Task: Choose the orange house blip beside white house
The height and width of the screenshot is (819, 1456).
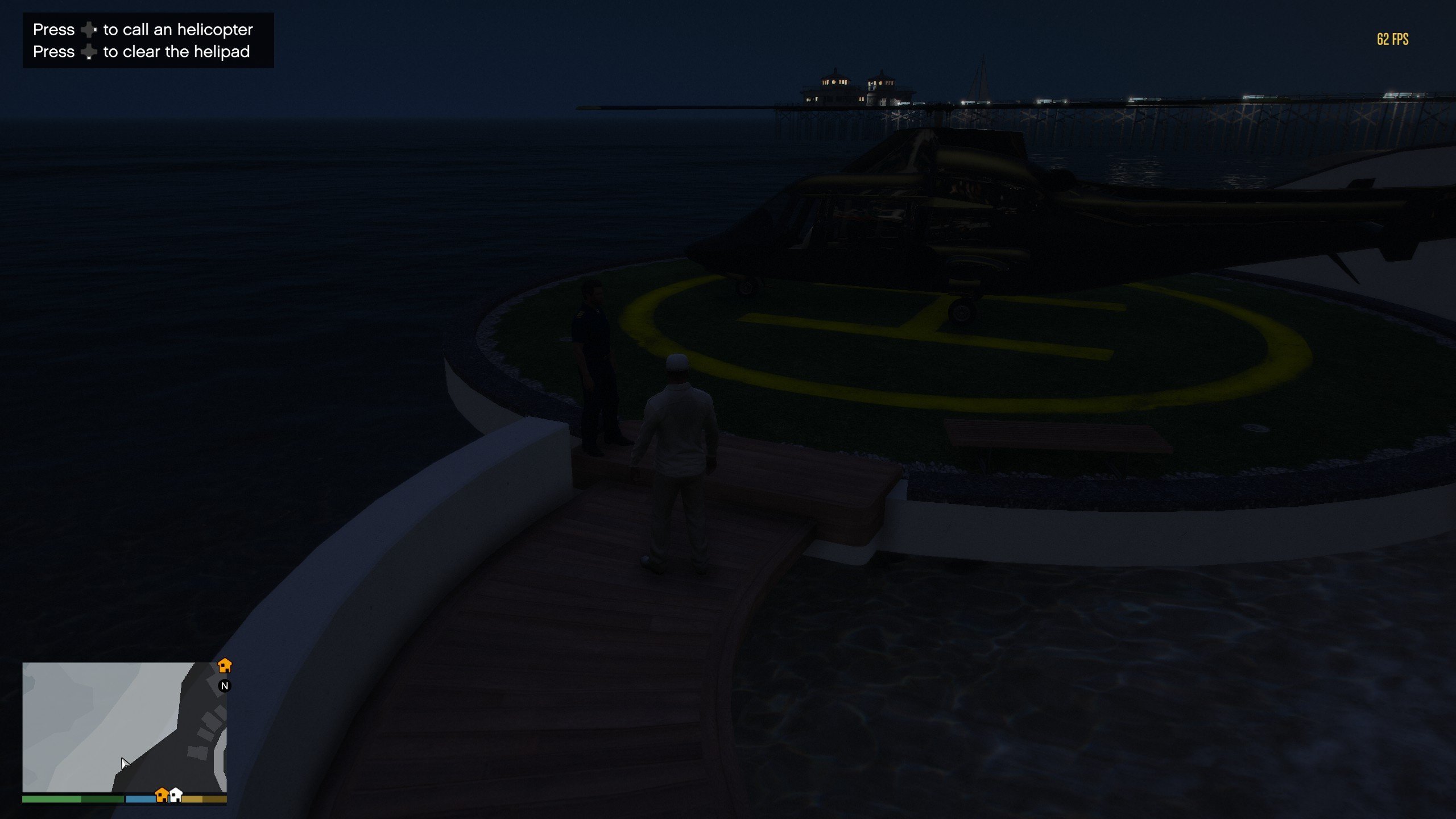Action: [162, 794]
